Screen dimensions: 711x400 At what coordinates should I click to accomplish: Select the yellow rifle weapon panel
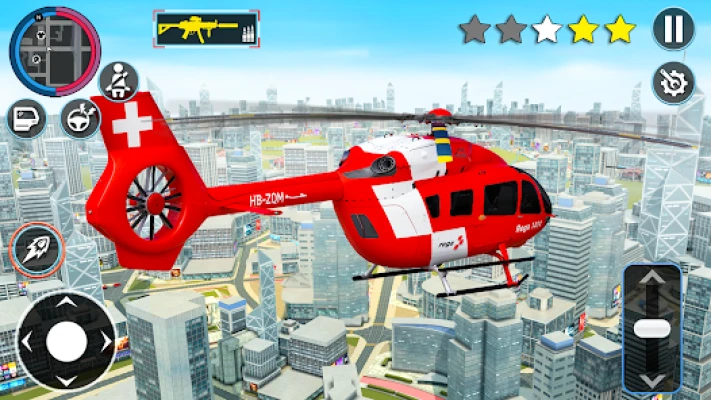206,29
